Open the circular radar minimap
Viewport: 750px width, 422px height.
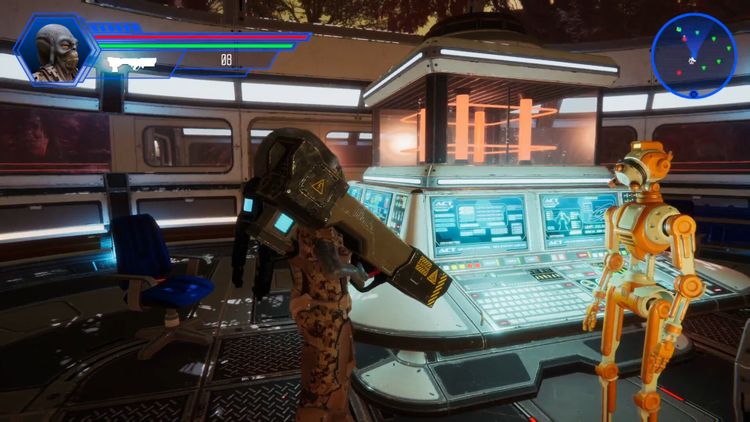(693, 55)
